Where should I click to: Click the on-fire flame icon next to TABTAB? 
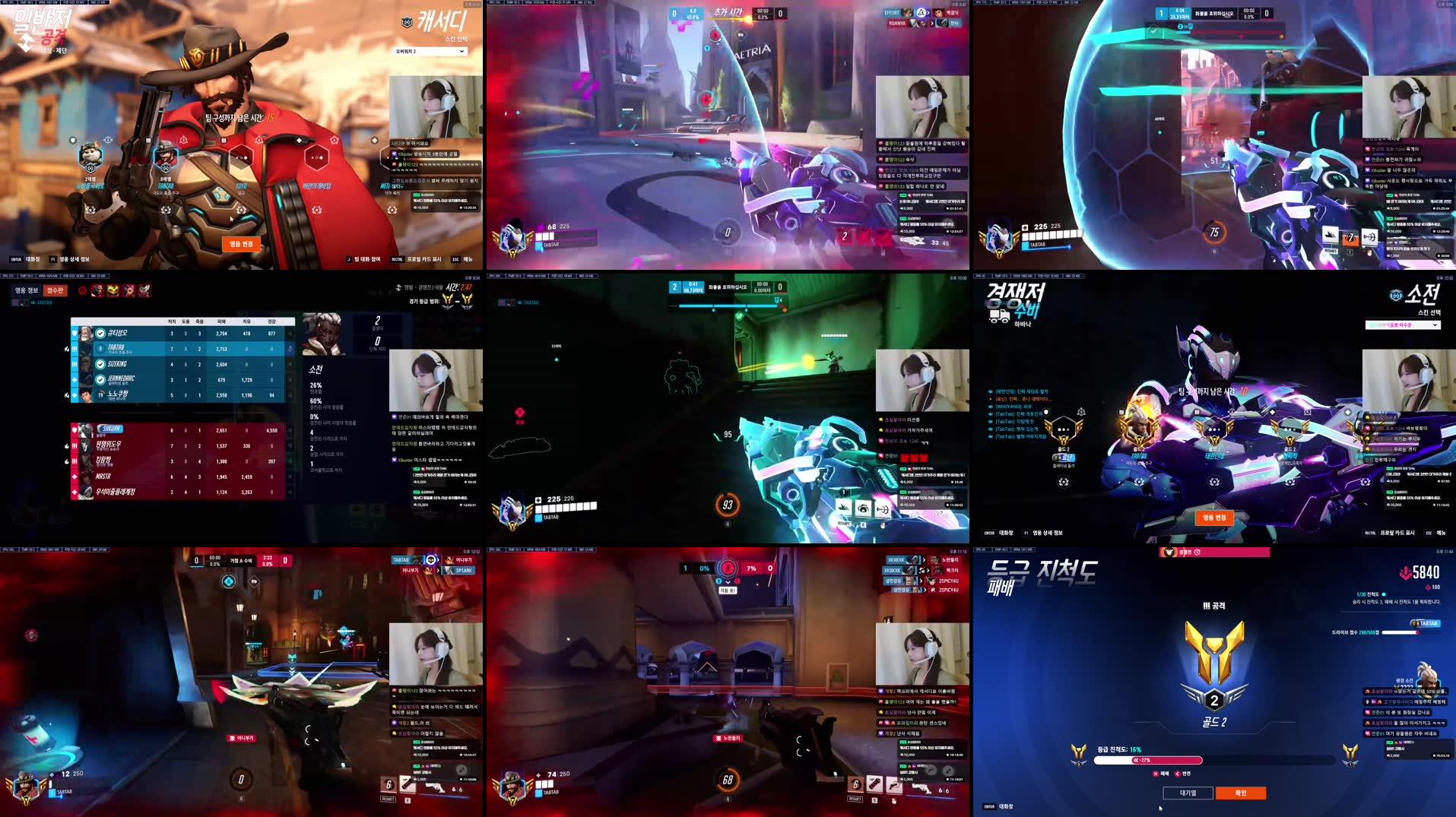click(x=66, y=349)
